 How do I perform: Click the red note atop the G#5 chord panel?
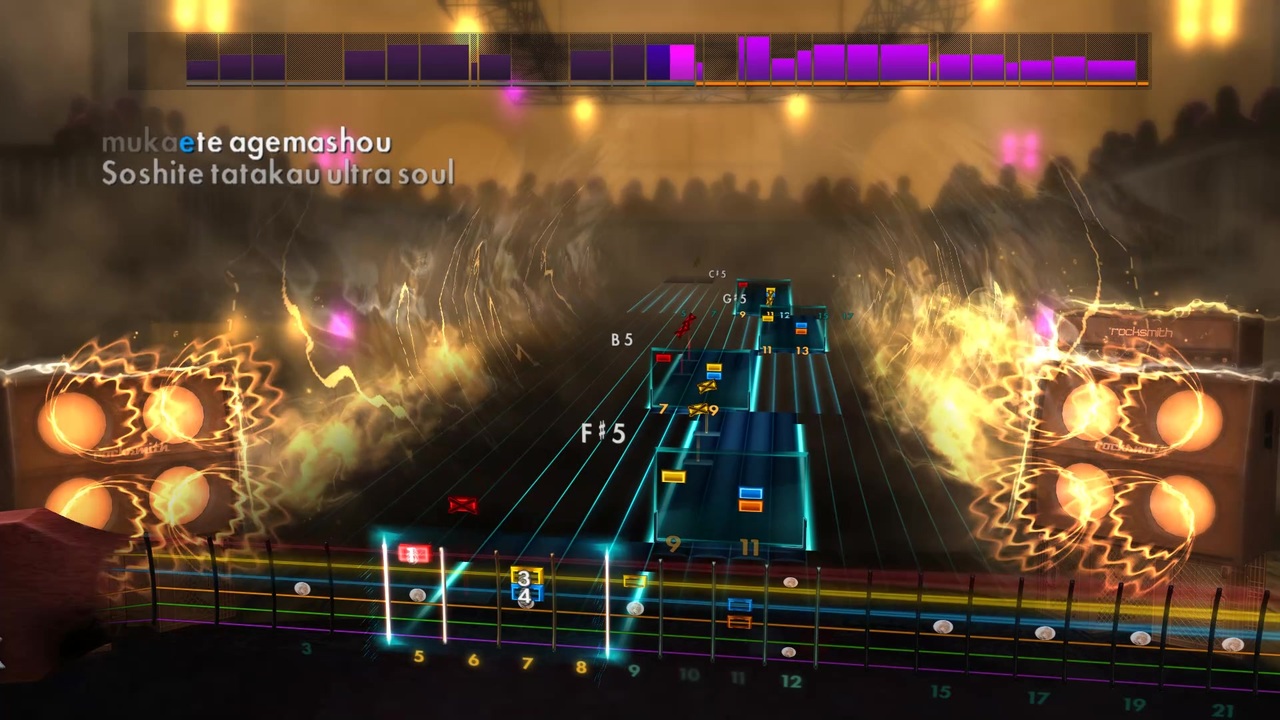coord(744,283)
